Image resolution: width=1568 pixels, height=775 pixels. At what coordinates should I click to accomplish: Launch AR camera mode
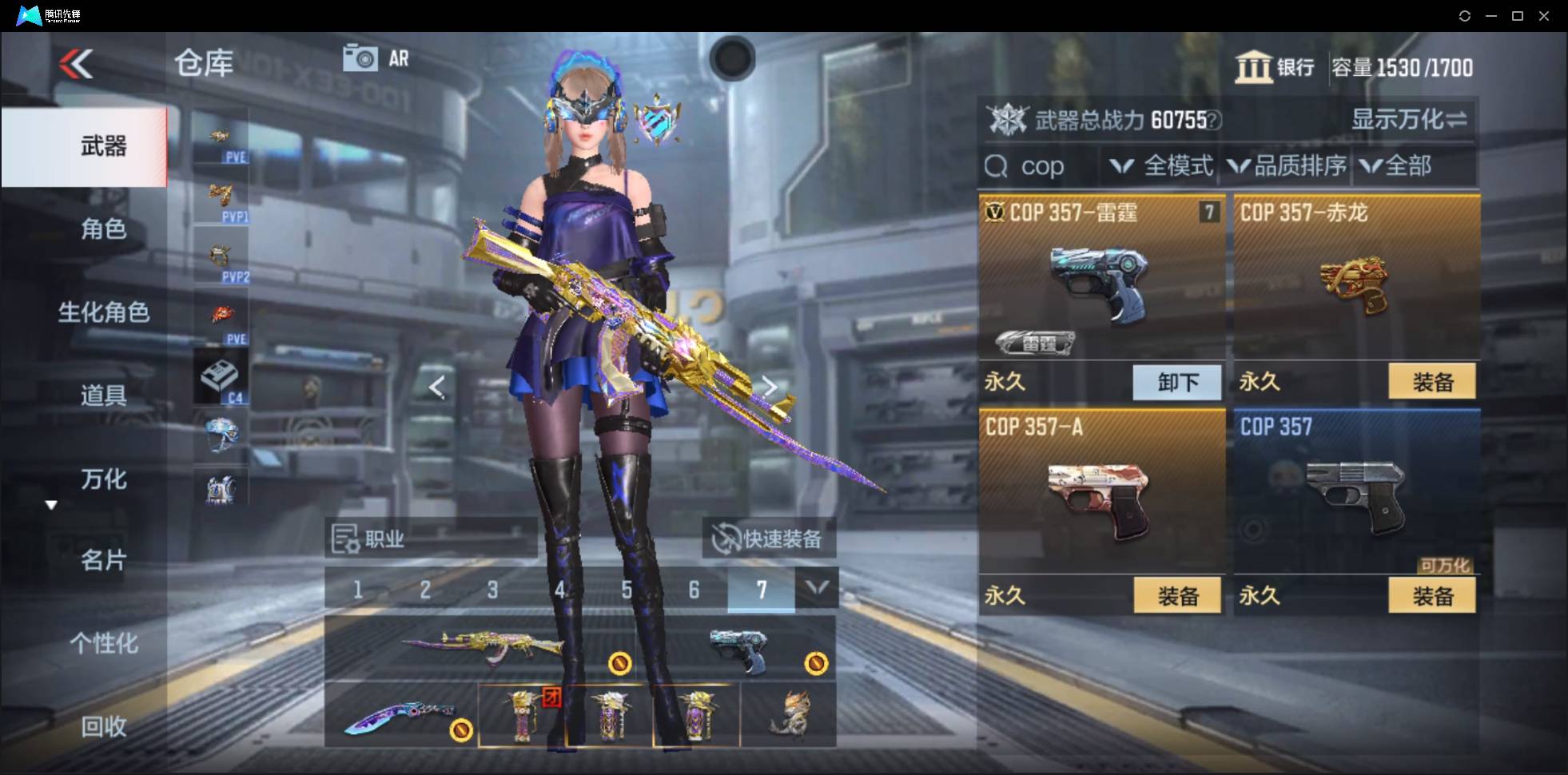[x=376, y=58]
